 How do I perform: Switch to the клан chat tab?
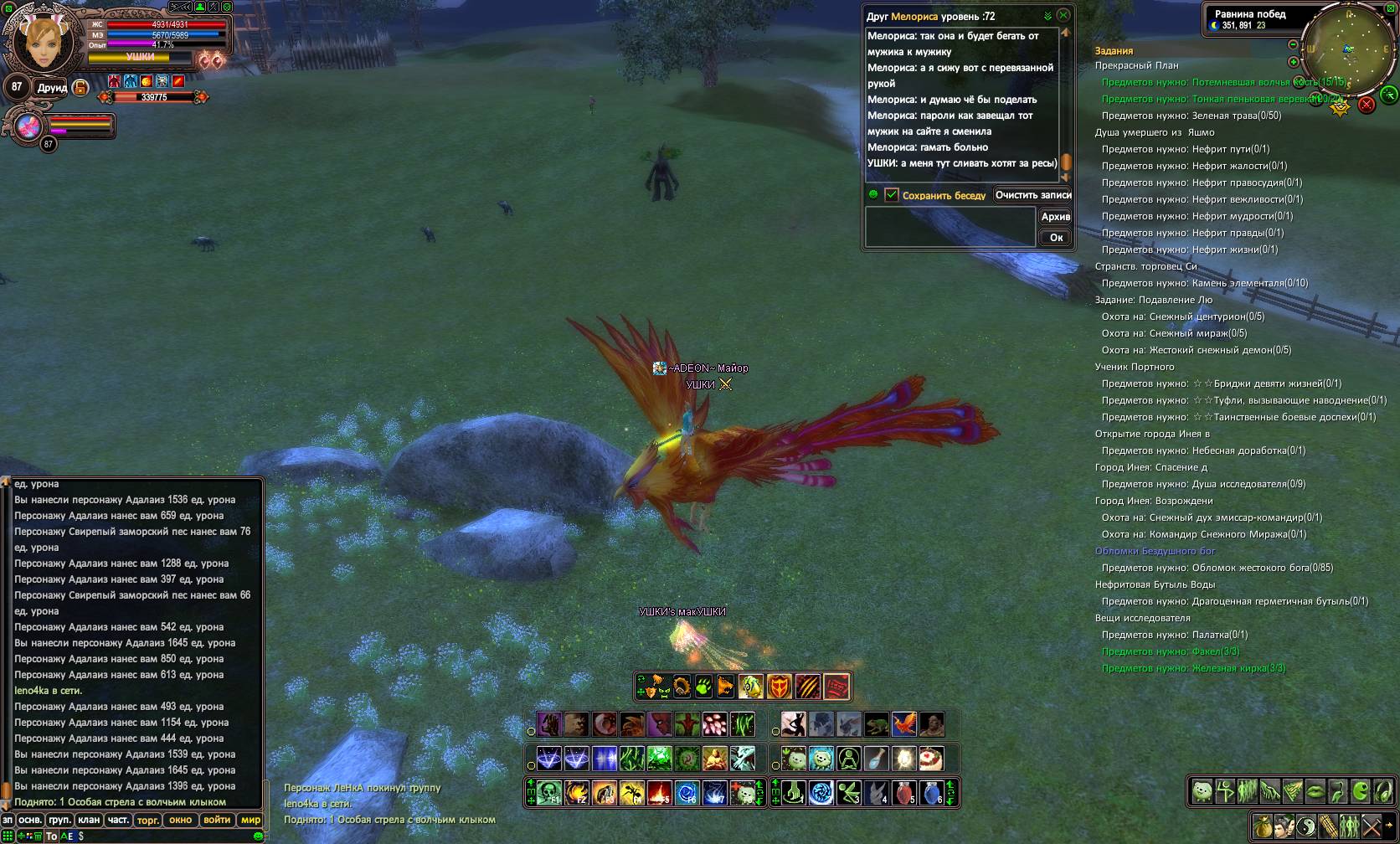click(89, 821)
